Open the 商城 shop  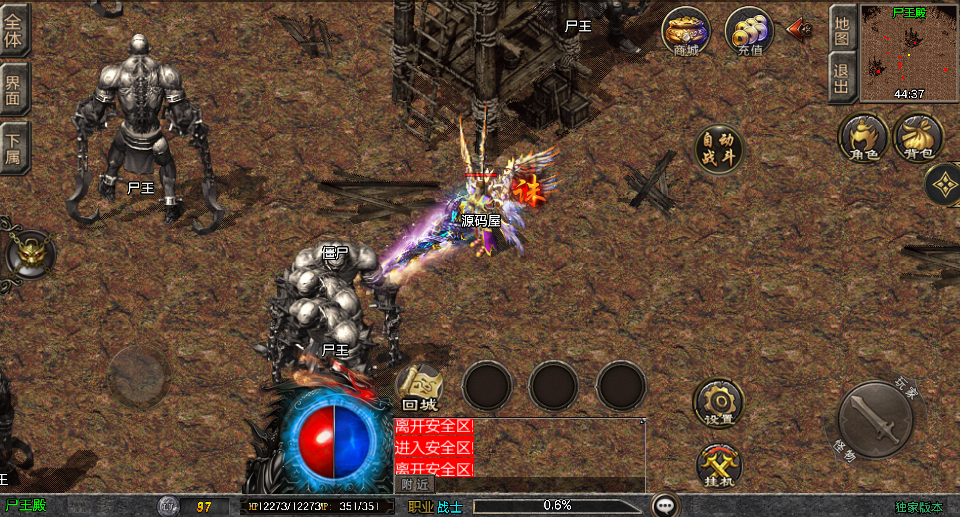[686, 31]
